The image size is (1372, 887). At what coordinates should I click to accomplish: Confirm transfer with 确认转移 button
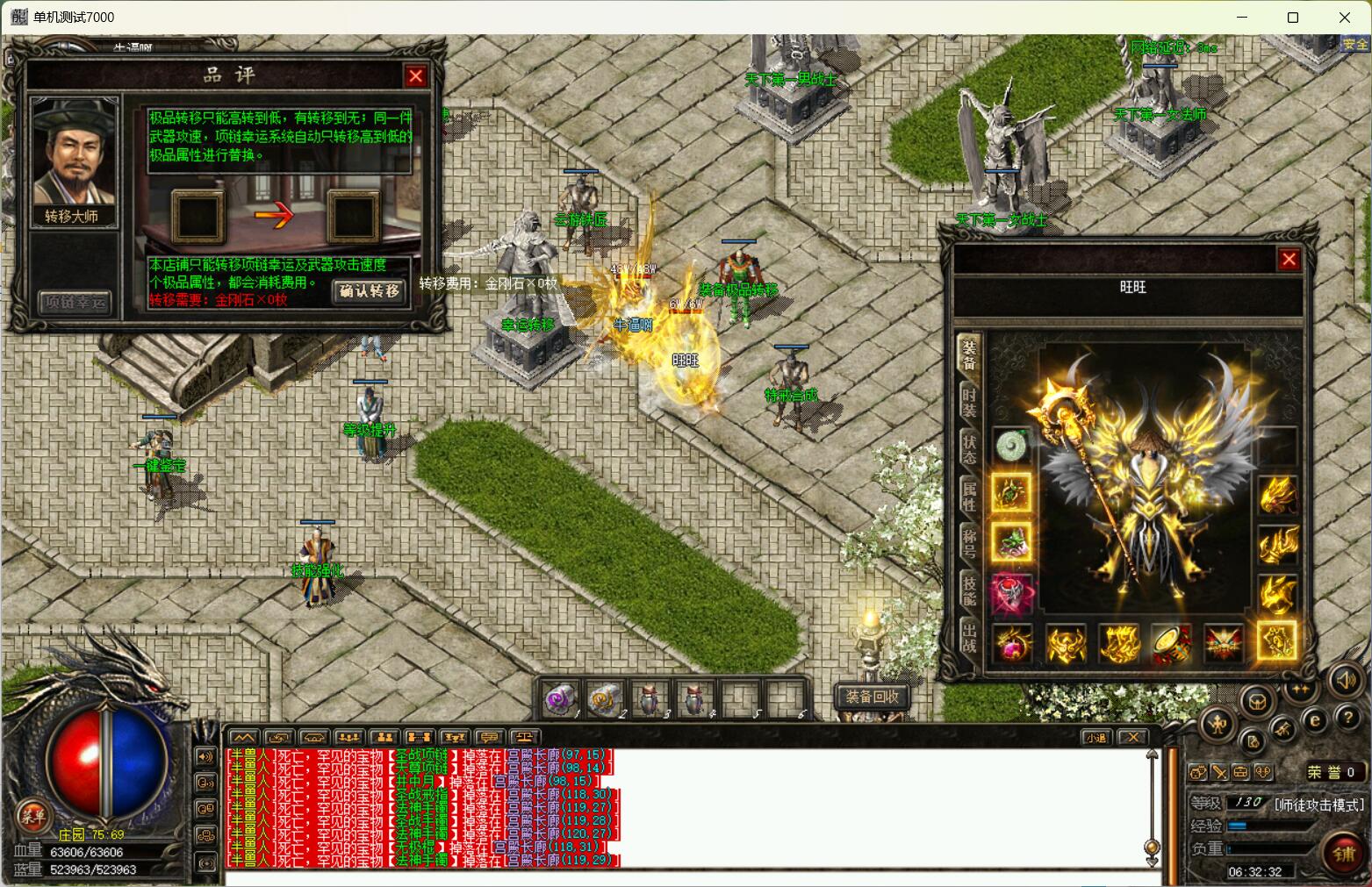click(370, 291)
